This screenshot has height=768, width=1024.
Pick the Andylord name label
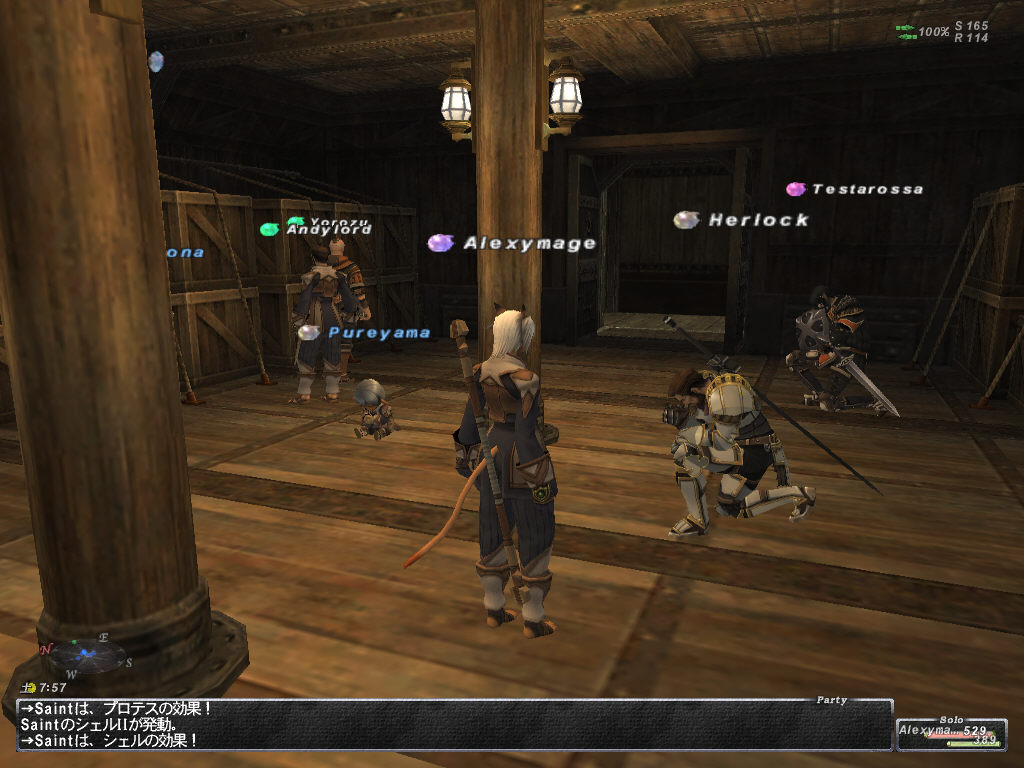pos(329,230)
